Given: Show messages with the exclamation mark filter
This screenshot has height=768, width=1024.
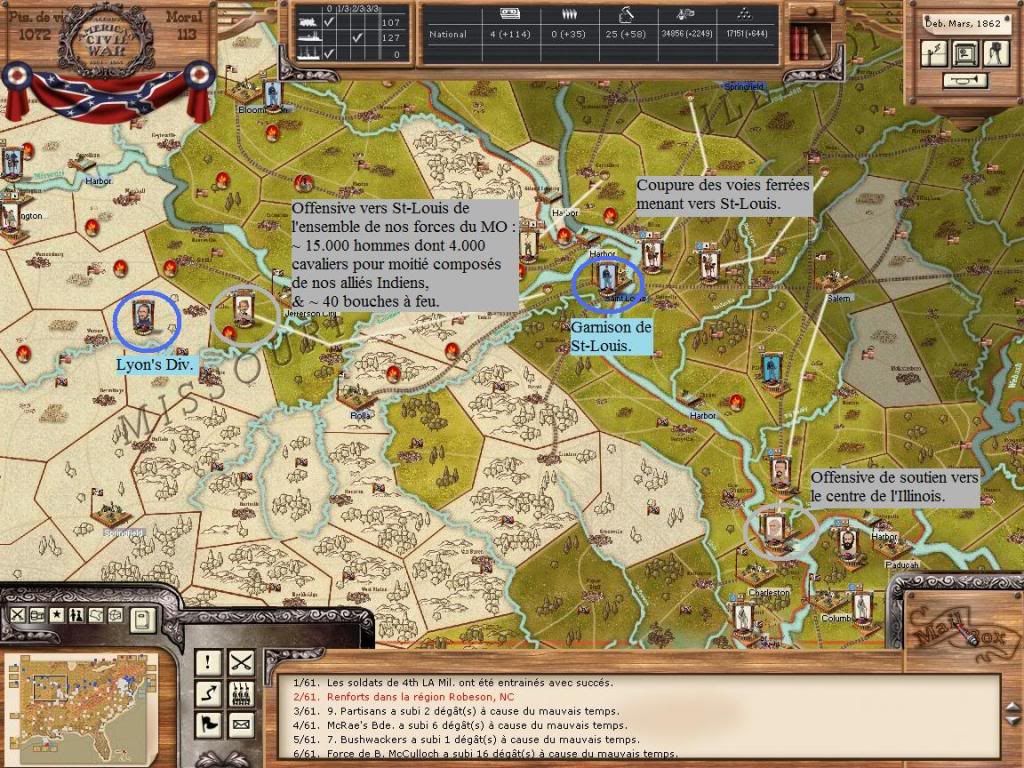Looking at the screenshot, I should [x=208, y=661].
